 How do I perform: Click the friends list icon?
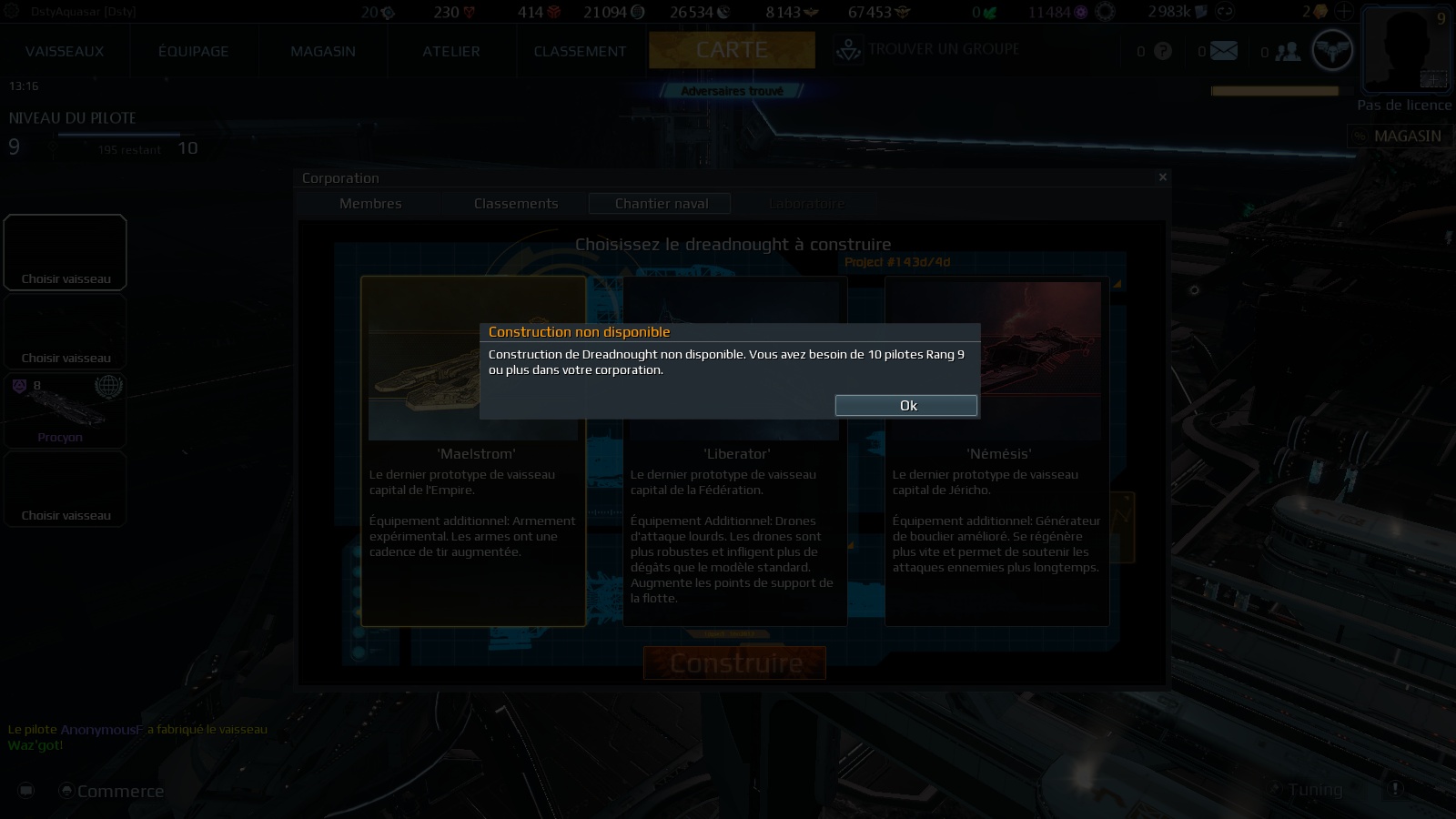[x=1289, y=52]
